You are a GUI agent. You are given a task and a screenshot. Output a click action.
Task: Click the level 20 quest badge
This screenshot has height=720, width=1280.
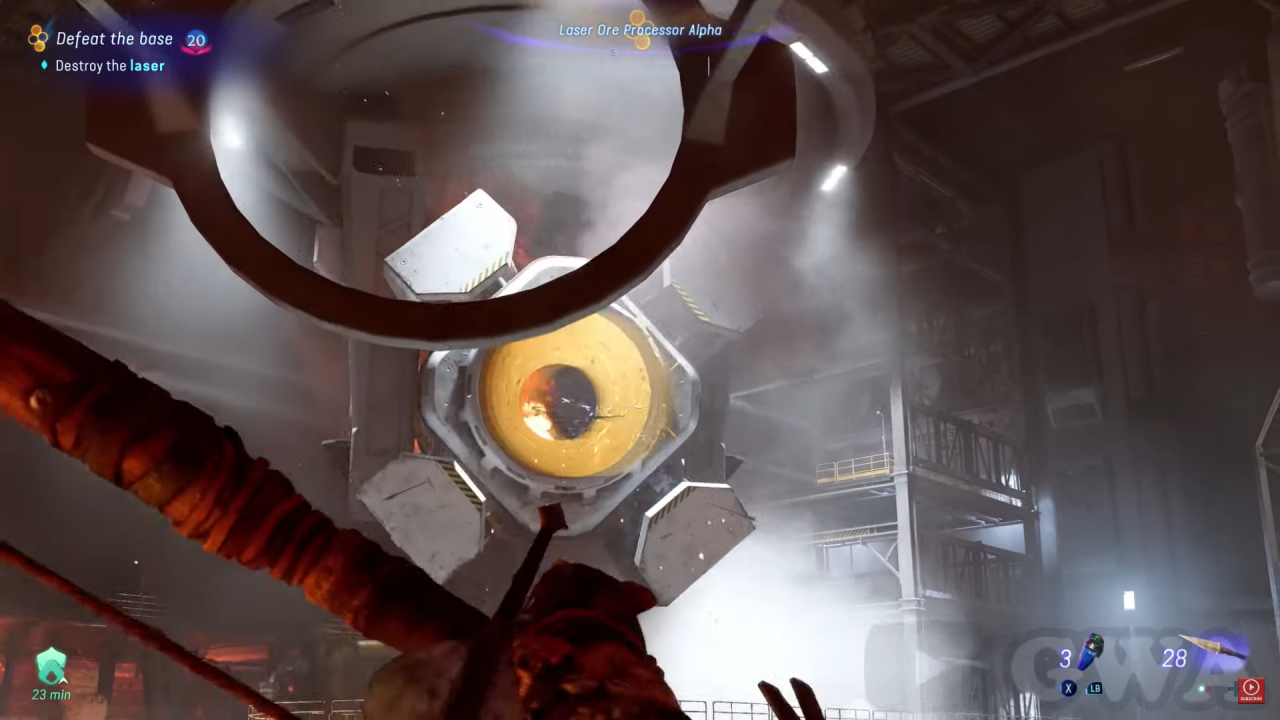pos(196,41)
